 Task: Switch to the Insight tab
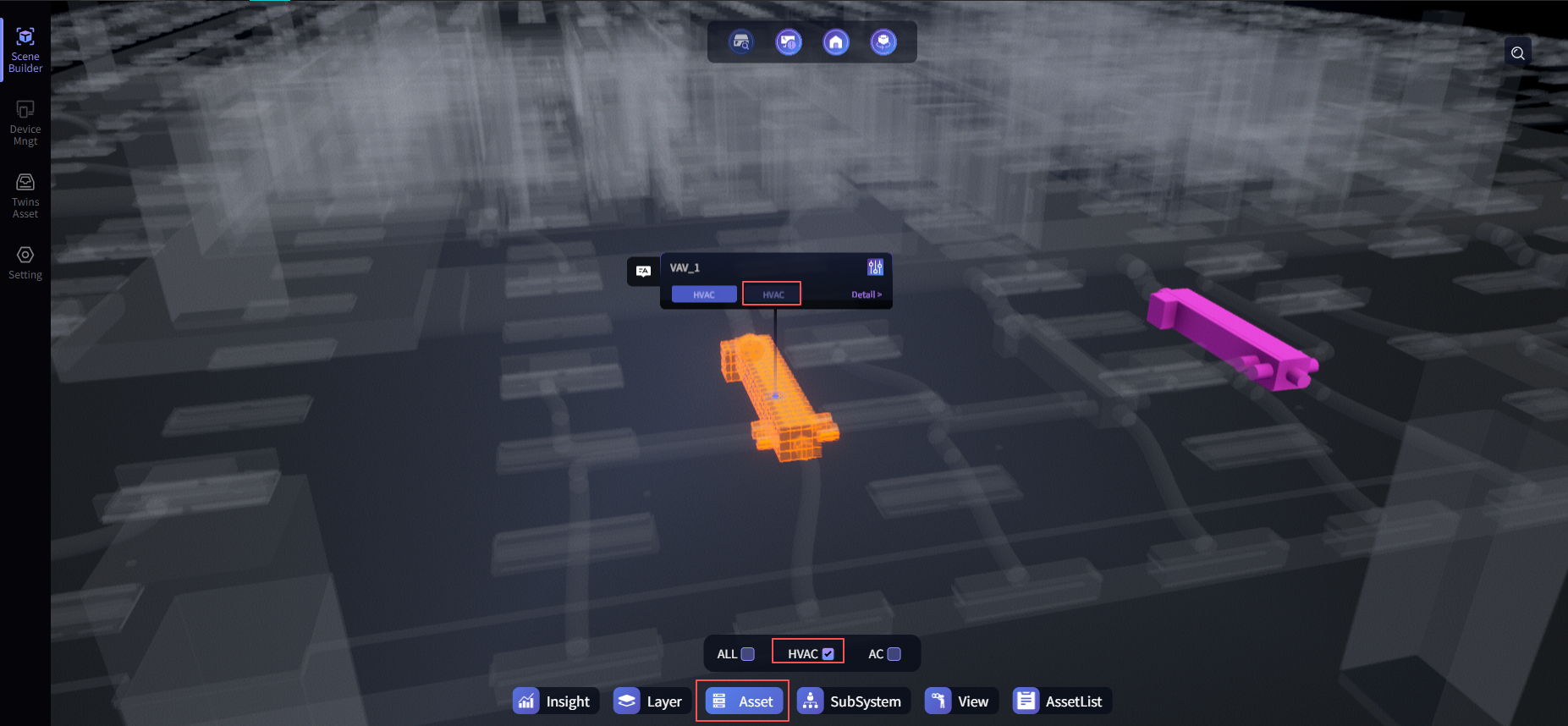click(x=556, y=701)
